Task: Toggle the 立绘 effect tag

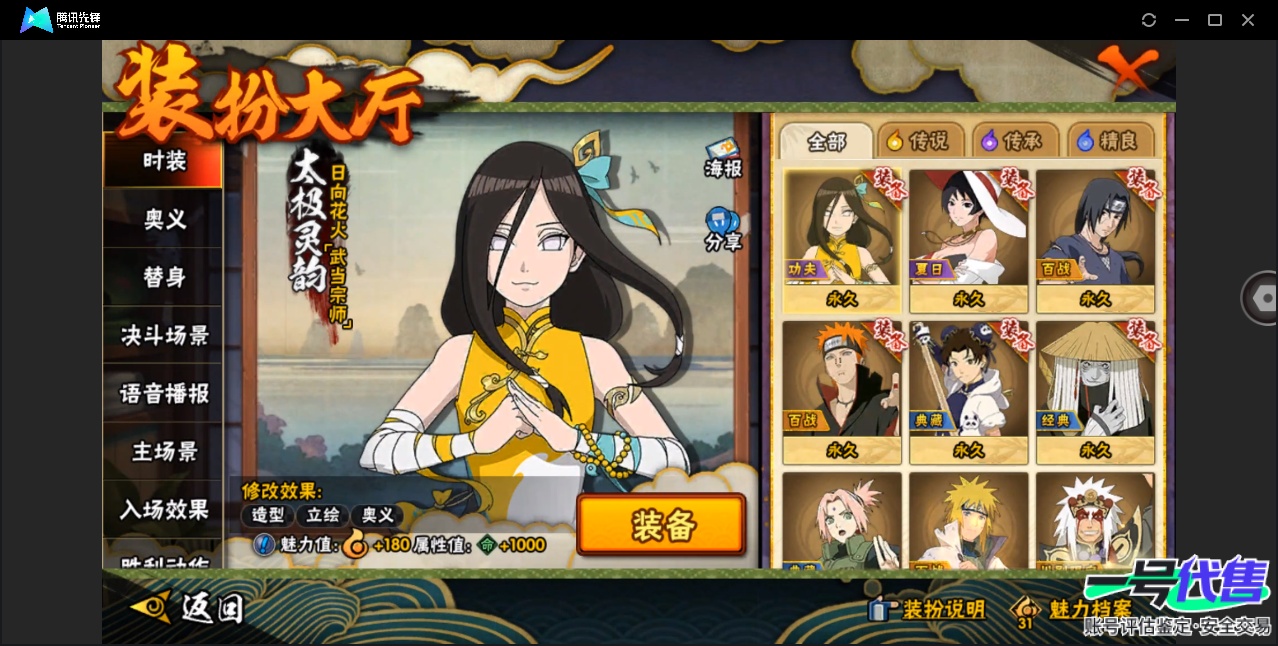Action: click(323, 515)
